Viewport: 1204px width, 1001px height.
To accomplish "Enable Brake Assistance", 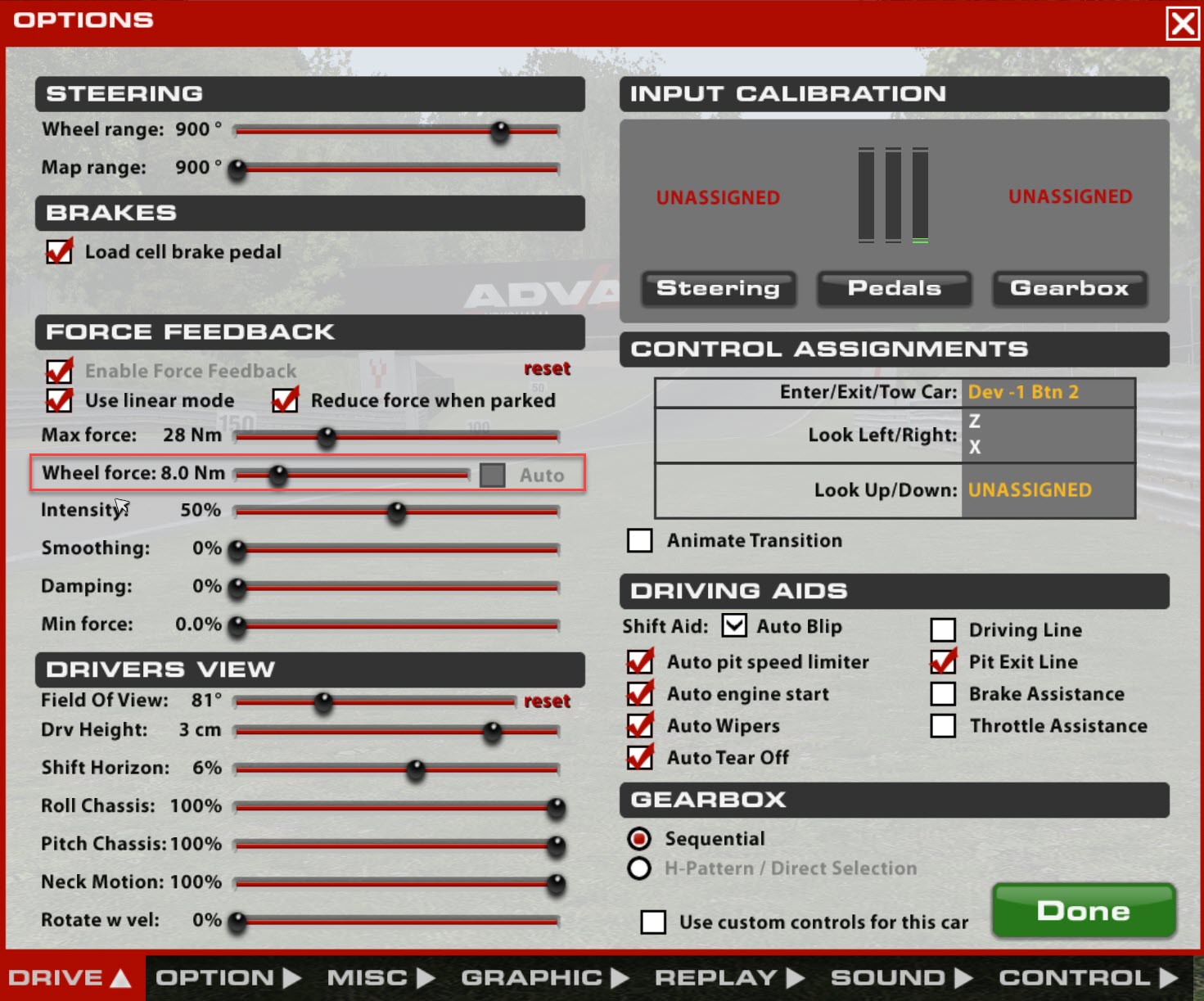I will [x=942, y=693].
